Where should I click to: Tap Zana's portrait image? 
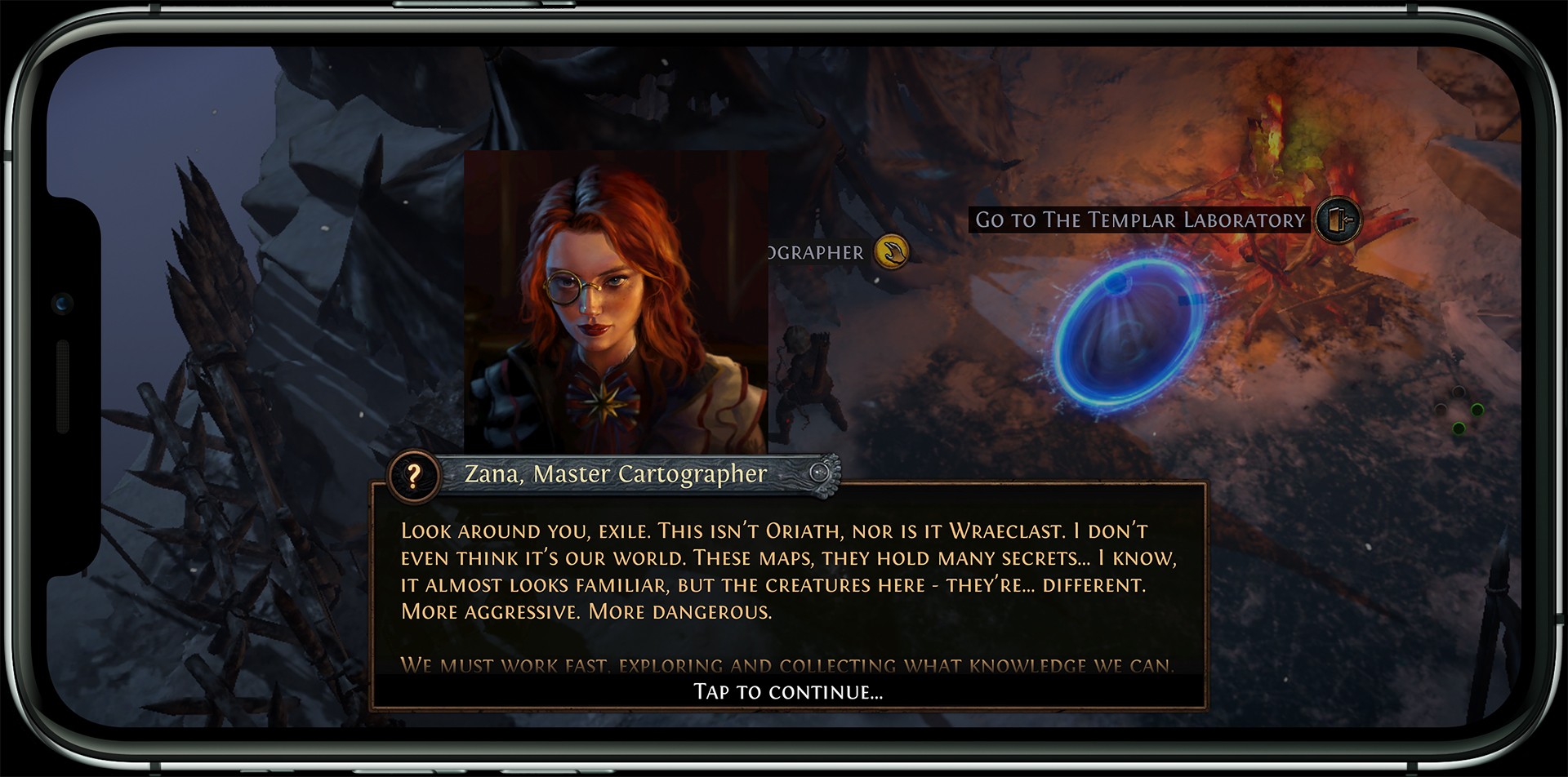[x=615, y=300]
